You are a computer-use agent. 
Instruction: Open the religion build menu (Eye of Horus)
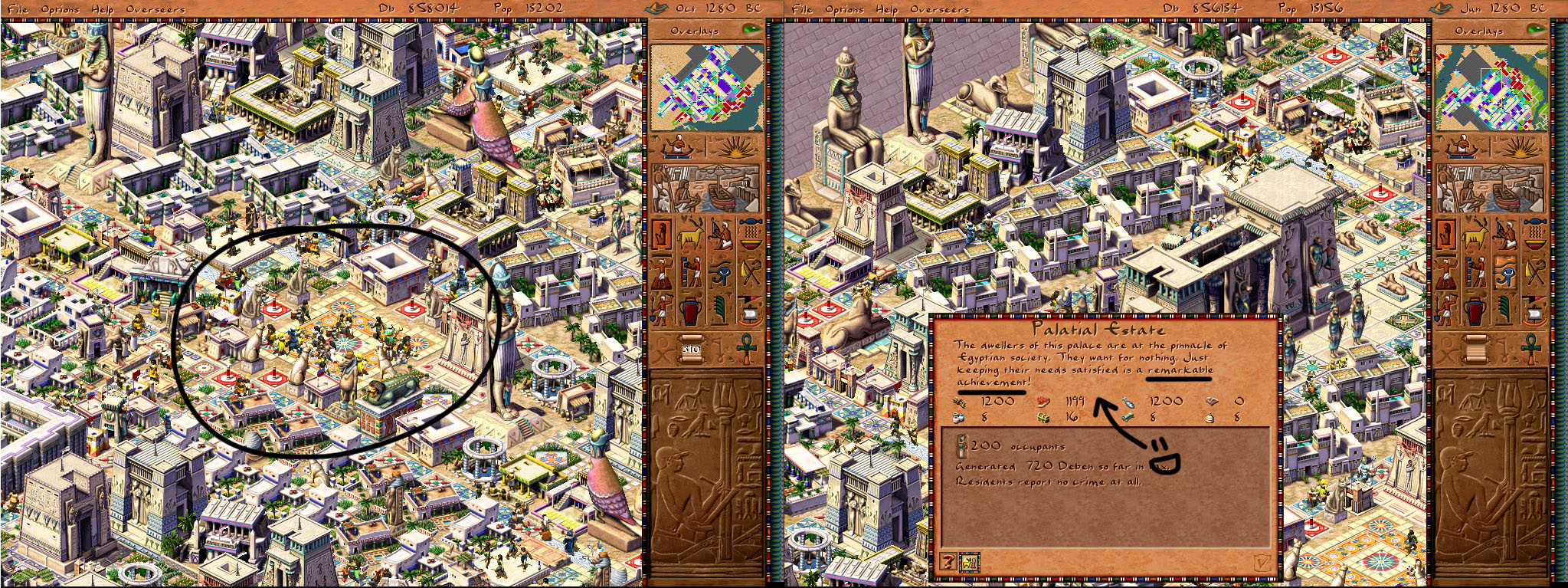pyautogui.click(x=720, y=273)
